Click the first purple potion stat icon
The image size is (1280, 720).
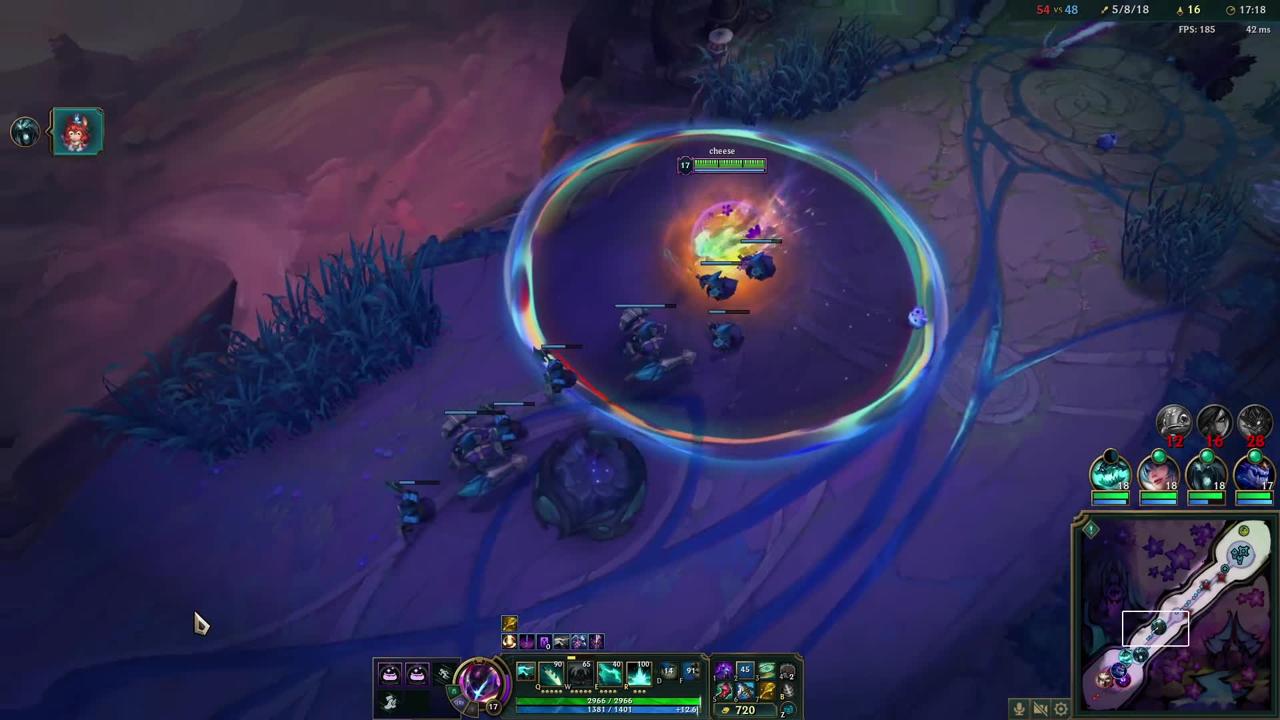tap(390, 674)
